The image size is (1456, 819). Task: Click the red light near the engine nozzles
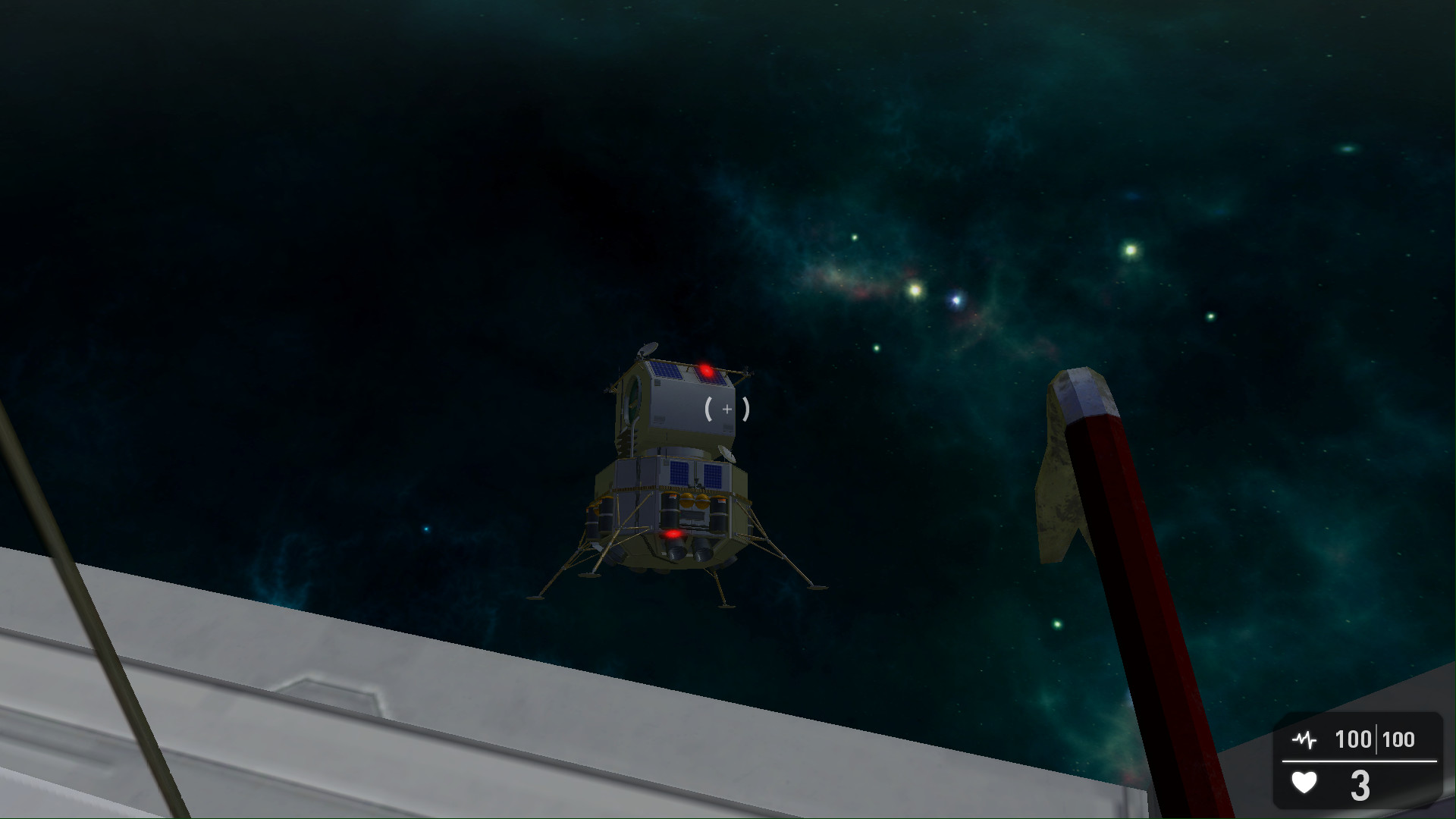click(x=673, y=533)
